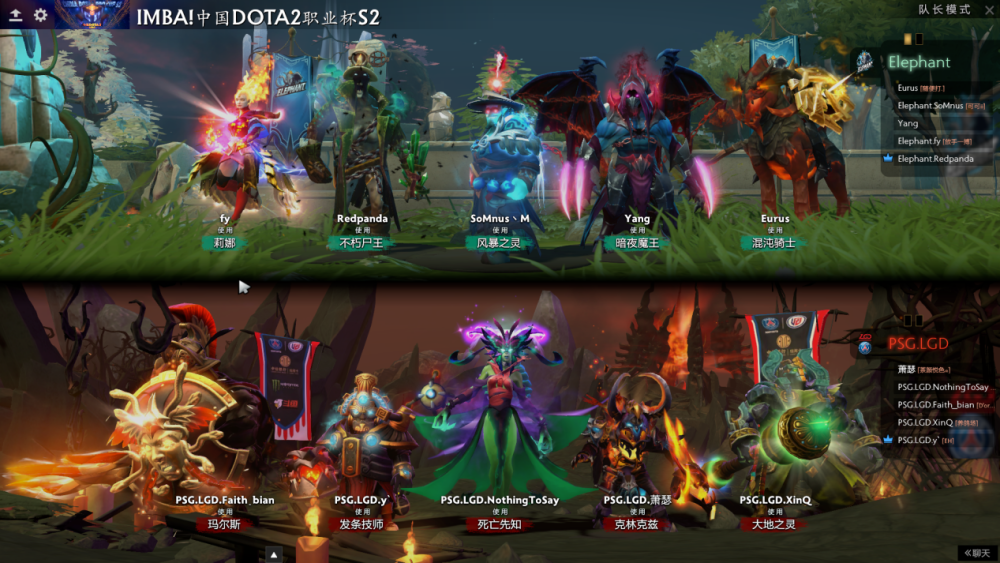Click the PSG.LGD team name header
The height and width of the screenshot is (563, 1000).
click(x=918, y=344)
